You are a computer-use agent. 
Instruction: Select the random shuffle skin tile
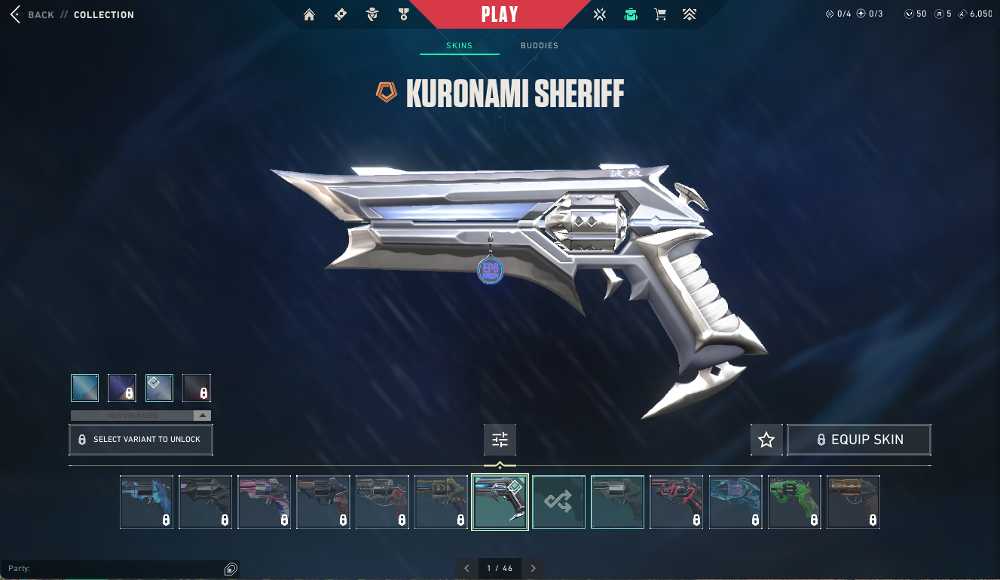558,501
